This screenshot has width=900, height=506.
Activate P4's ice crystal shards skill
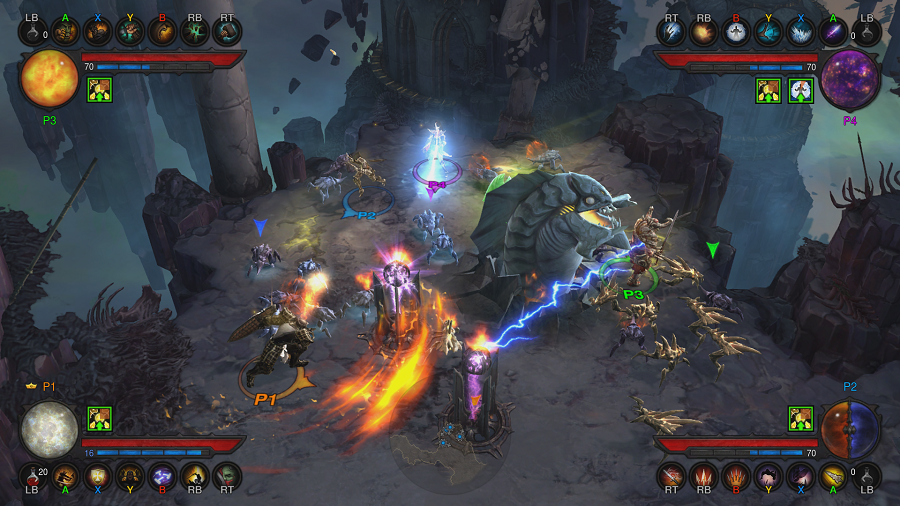801,33
